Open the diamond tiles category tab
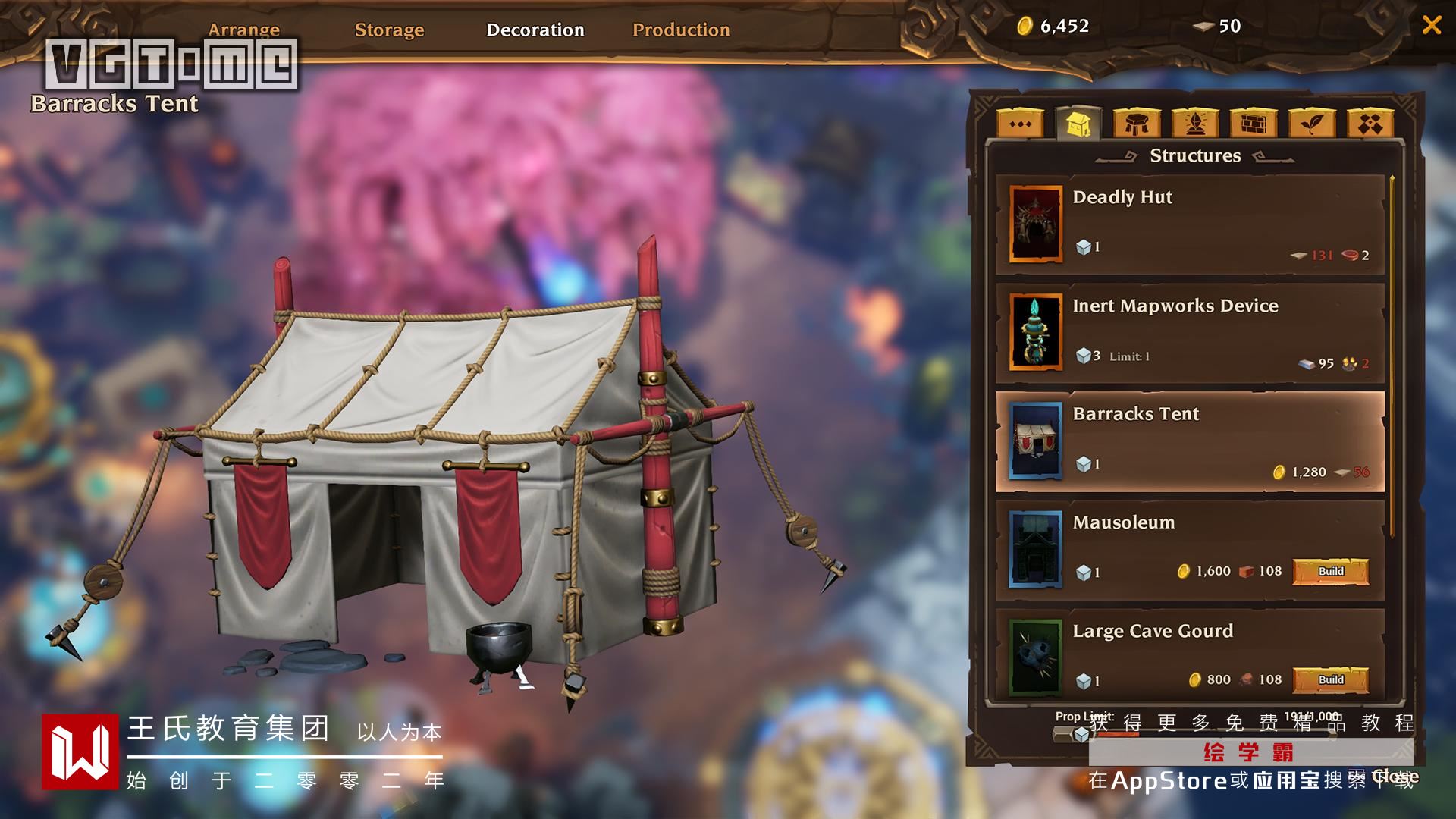 click(x=1370, y=124)
